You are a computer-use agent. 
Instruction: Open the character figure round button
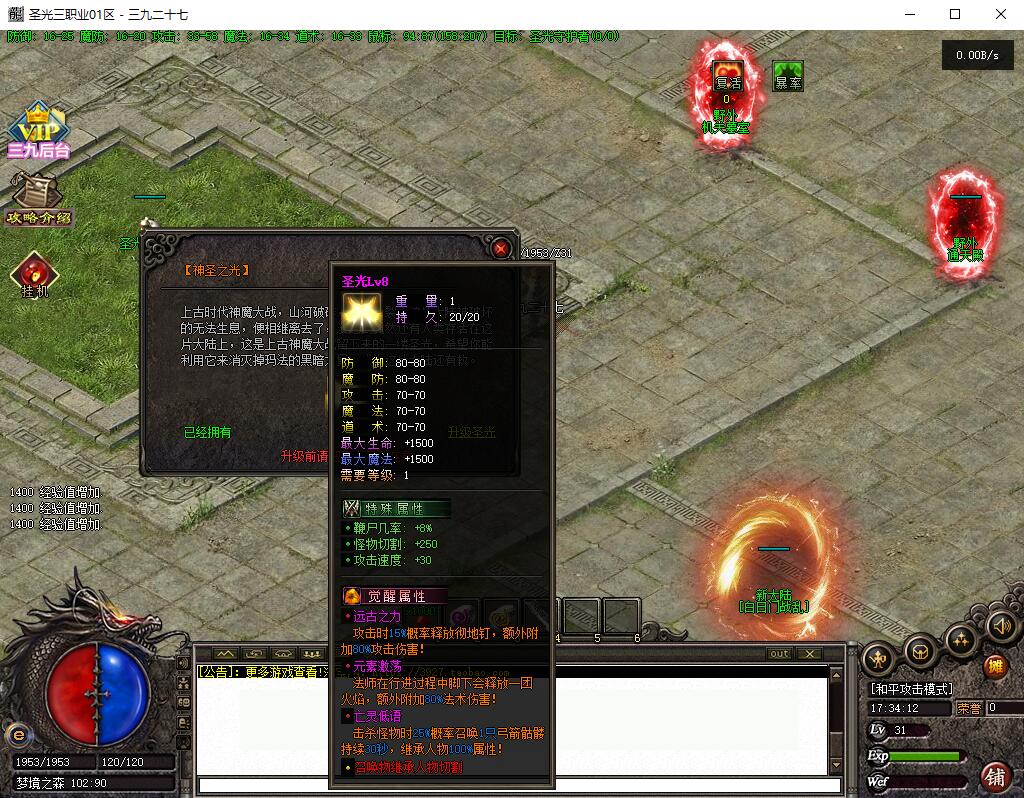pyautogui.click(x=879, y=658)
